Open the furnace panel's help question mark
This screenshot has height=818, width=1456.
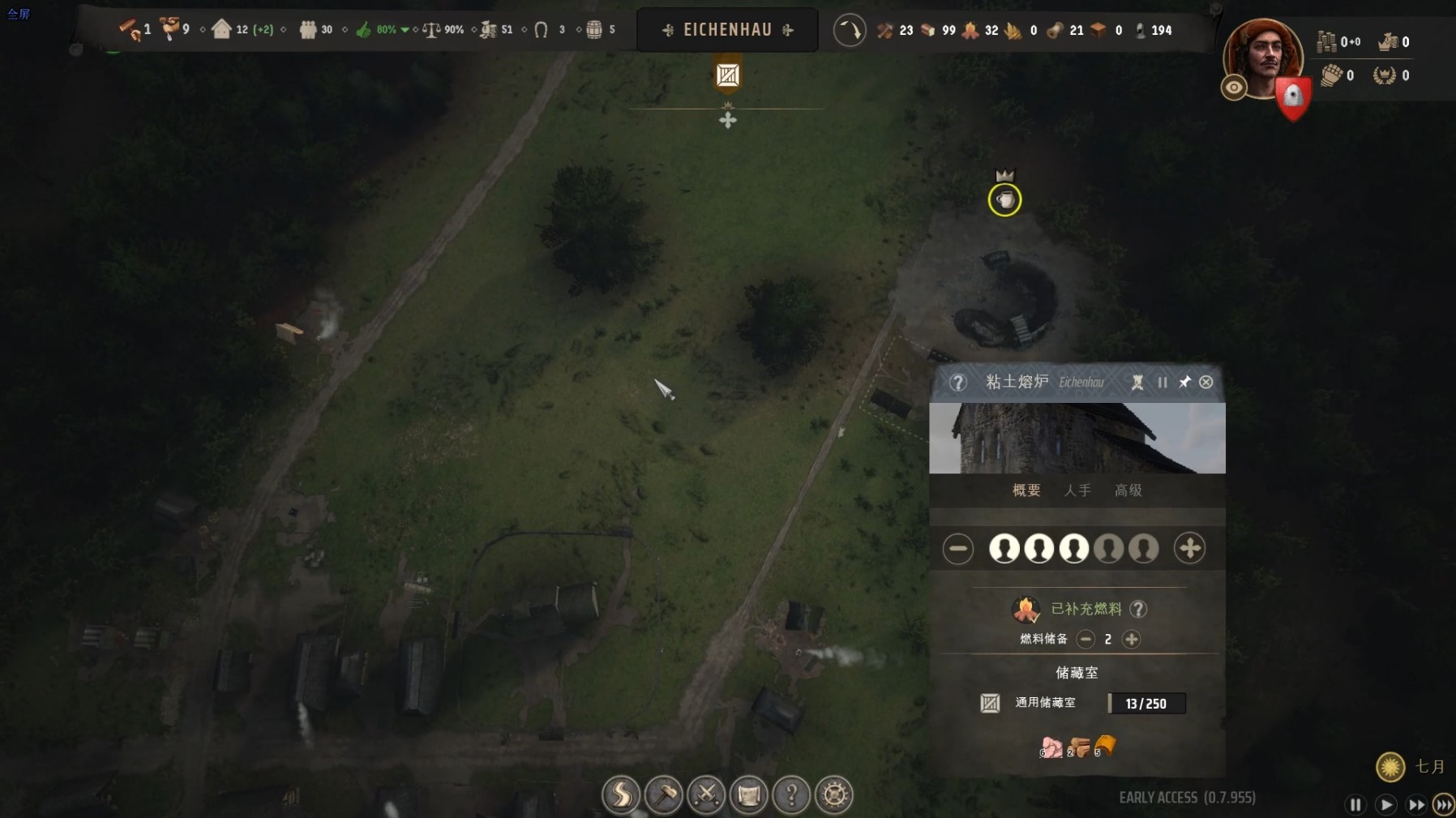(x=957, y=383)
